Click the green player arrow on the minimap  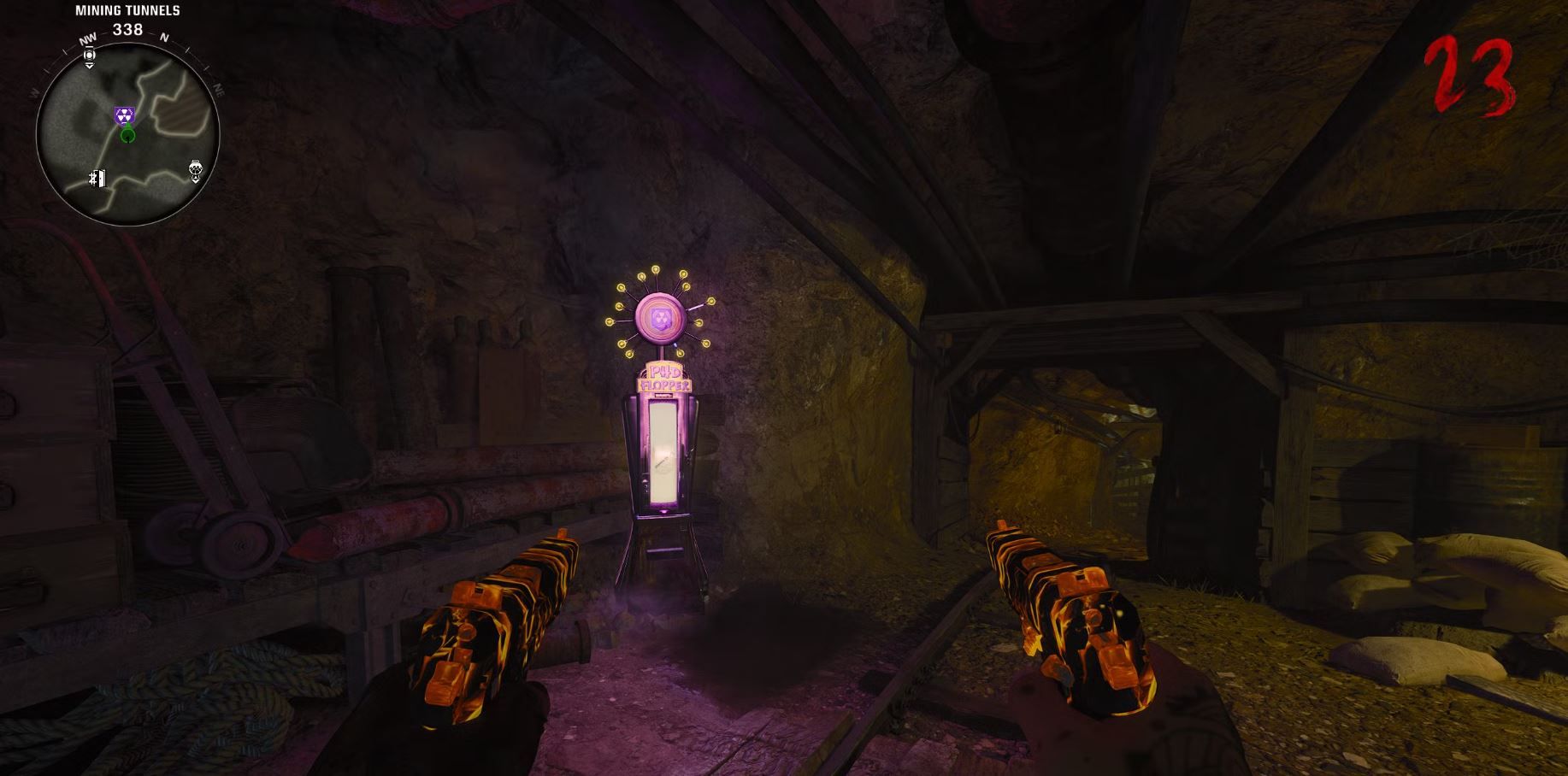(127, 134)
